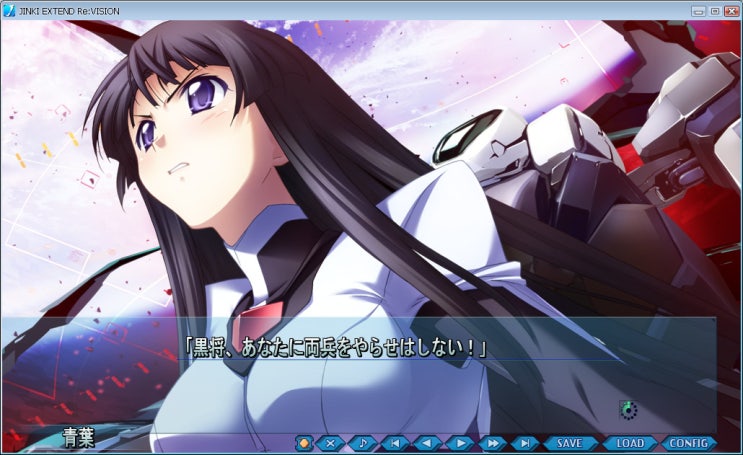Jump back with the skip-to-previous button
743x455 pixels.
coord(395,442)
